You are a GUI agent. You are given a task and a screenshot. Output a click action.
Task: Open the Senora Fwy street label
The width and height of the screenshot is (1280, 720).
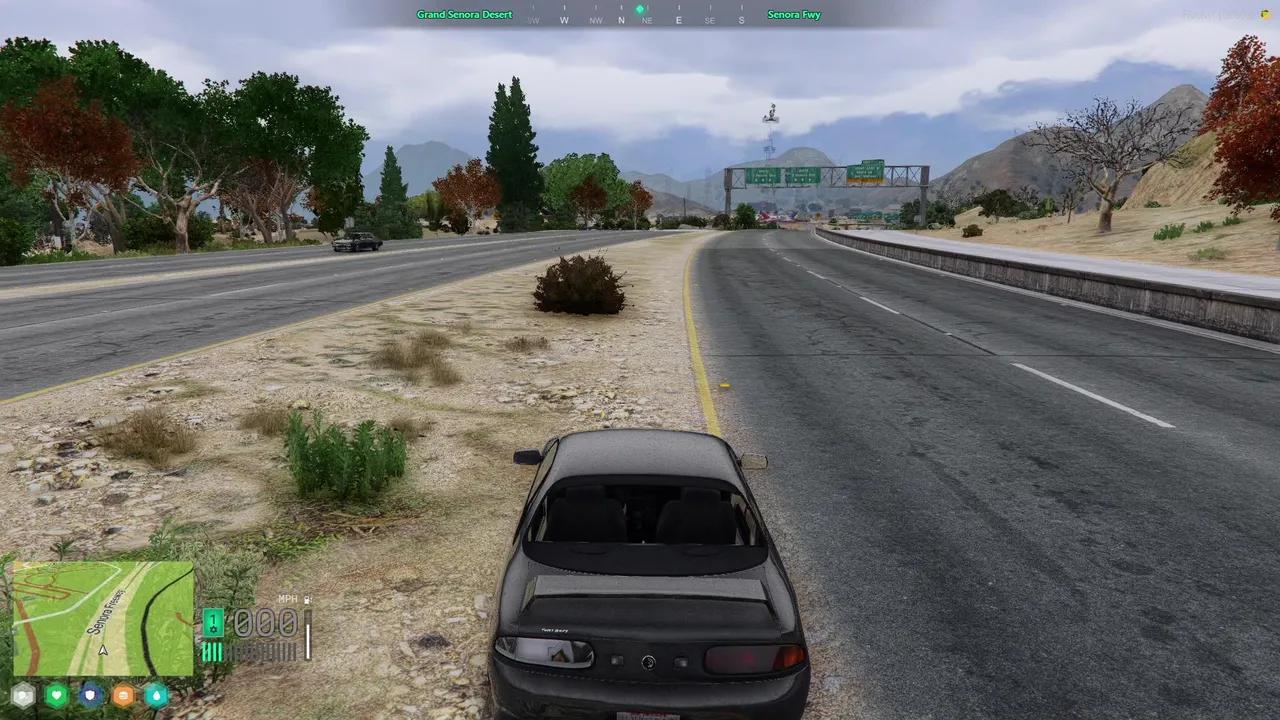pyautogui.click(x=794, y=14)
